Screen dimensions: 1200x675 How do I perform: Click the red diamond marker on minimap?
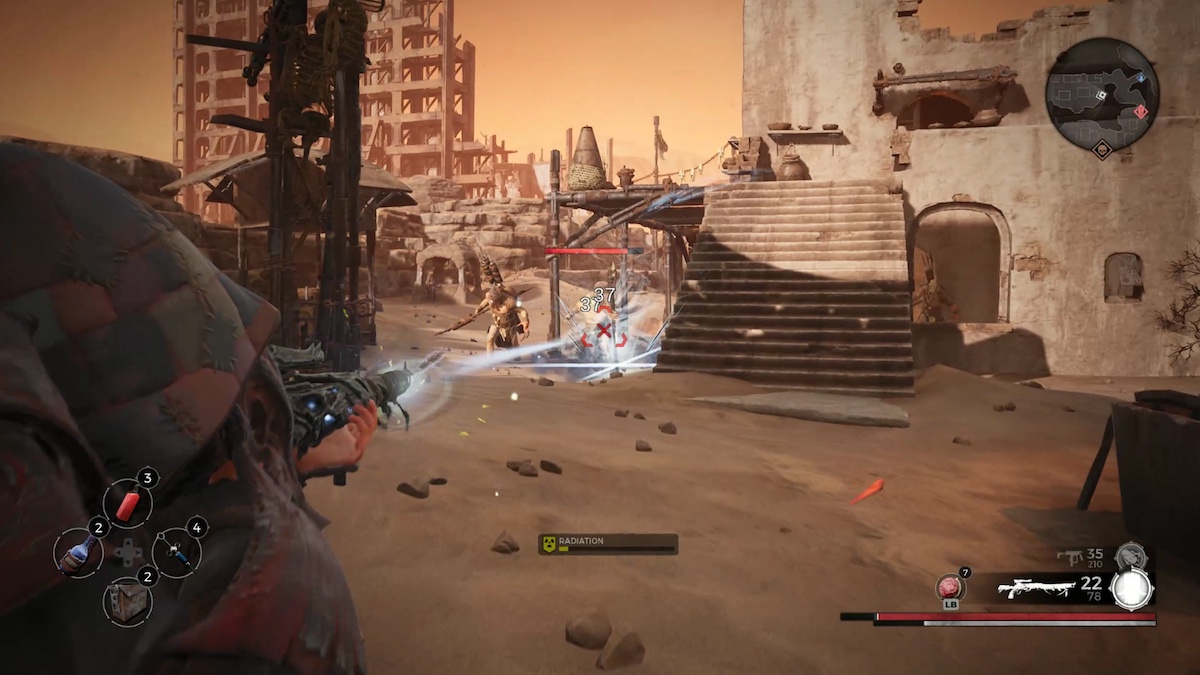click(x=1142, y=110)
